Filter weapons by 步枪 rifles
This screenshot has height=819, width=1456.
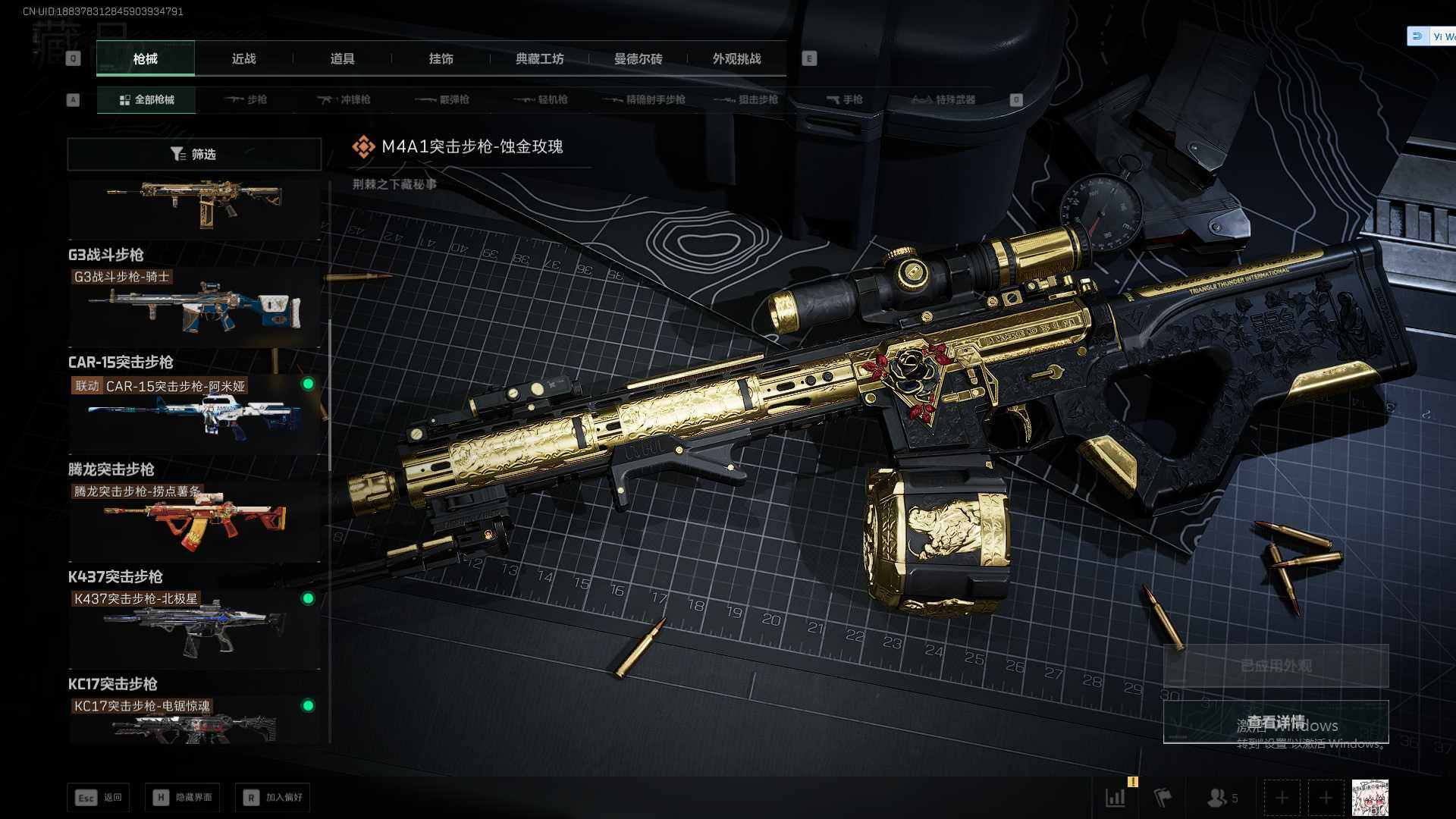point(246,99)
